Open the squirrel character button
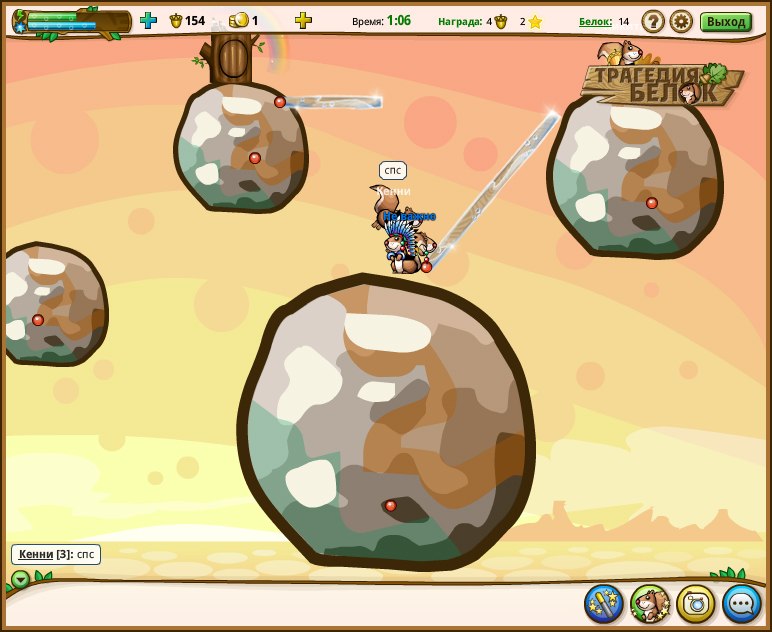 (x=650, y=603)
